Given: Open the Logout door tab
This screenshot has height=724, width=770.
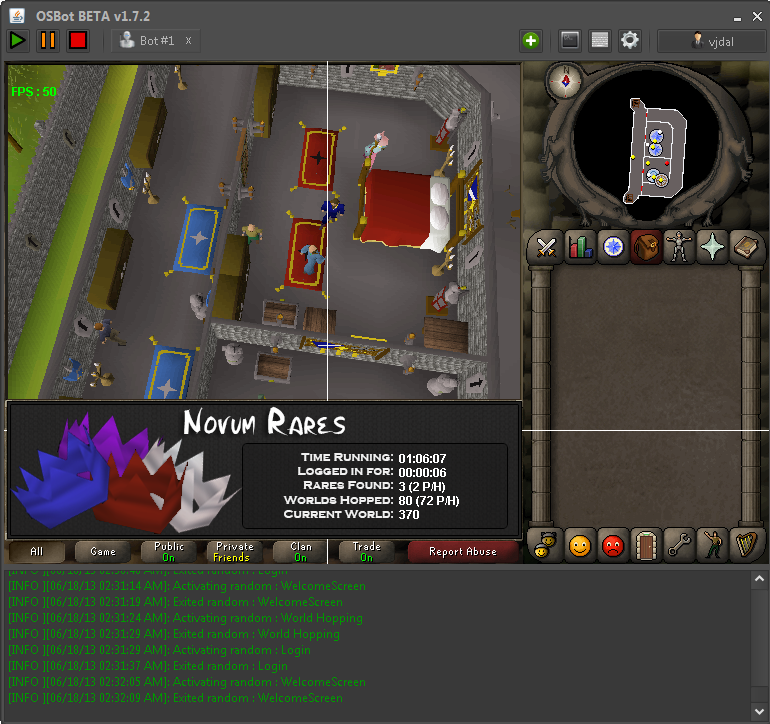Looking at the screenshot, I should [646, 546].
